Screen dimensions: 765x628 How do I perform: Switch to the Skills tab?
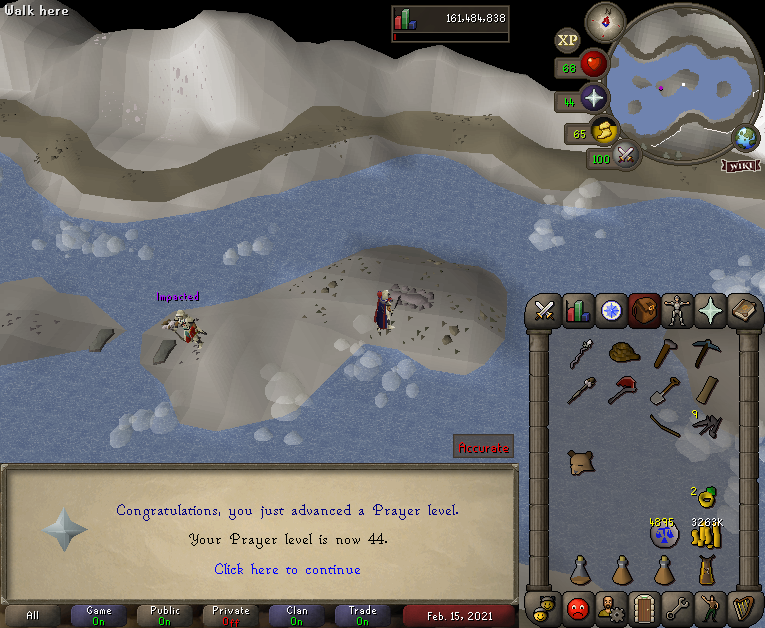pyautogui.click(x=578, y=310)
